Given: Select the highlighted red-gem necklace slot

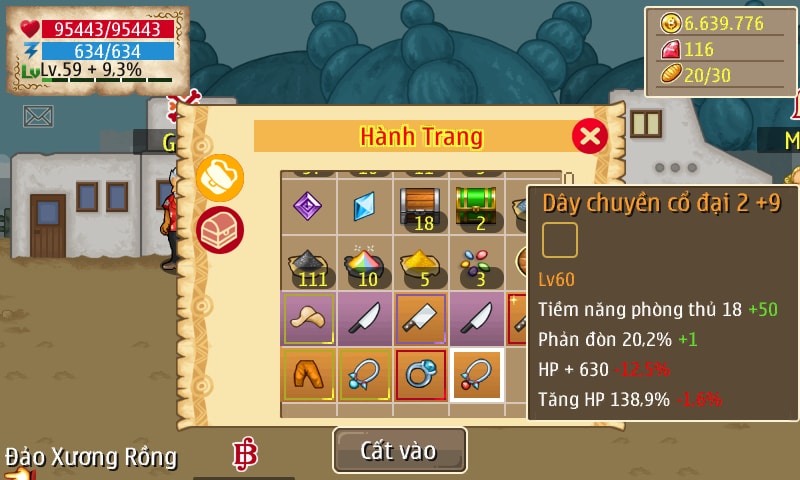Looking at the screenshot, I should (476, 374).
